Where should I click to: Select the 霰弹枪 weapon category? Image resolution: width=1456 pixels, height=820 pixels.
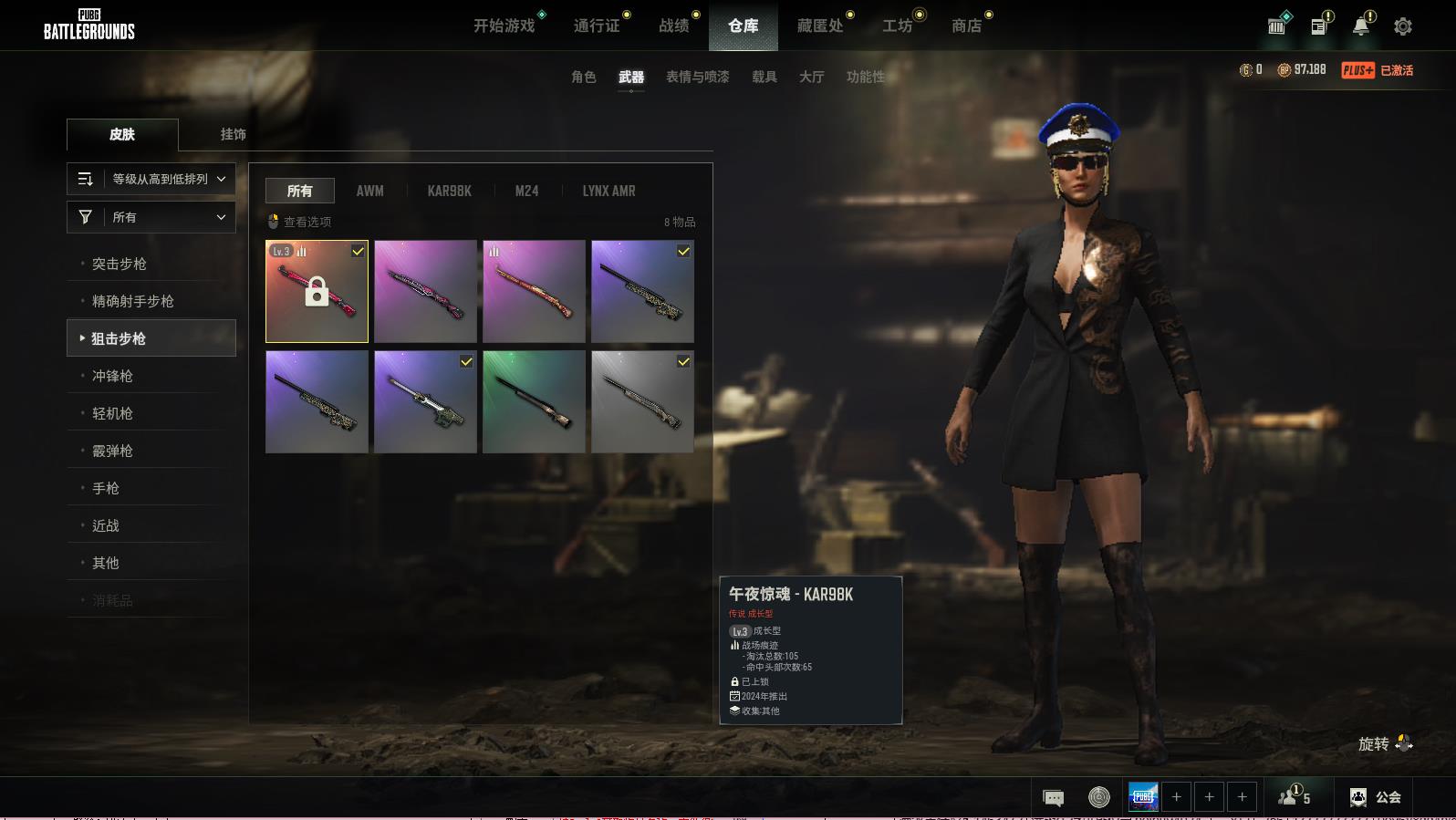click(x=112, y=451)
